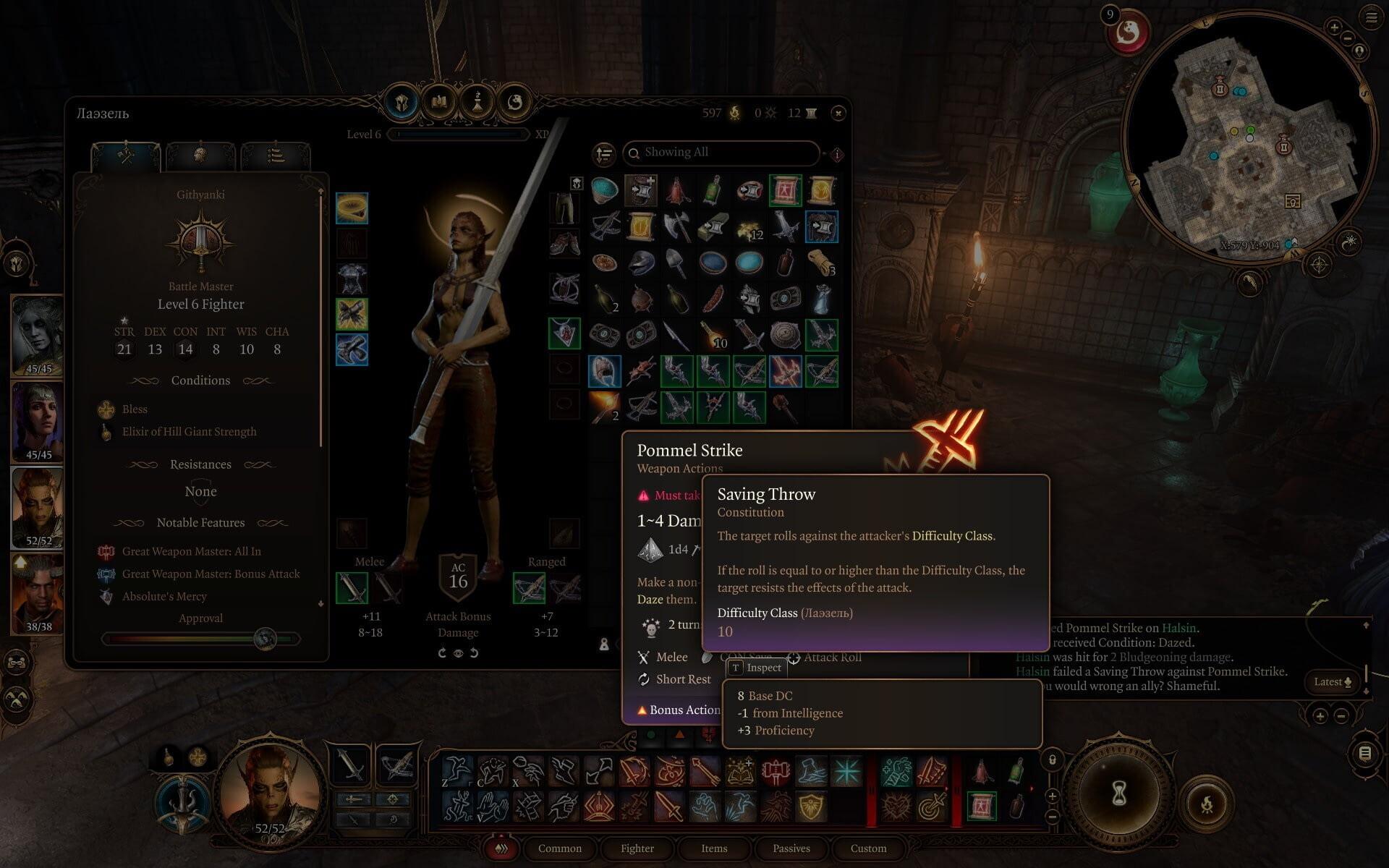Select the Custom hotbar tab
The width and height of the screenshot is (1389, 868).
point(868,848)
